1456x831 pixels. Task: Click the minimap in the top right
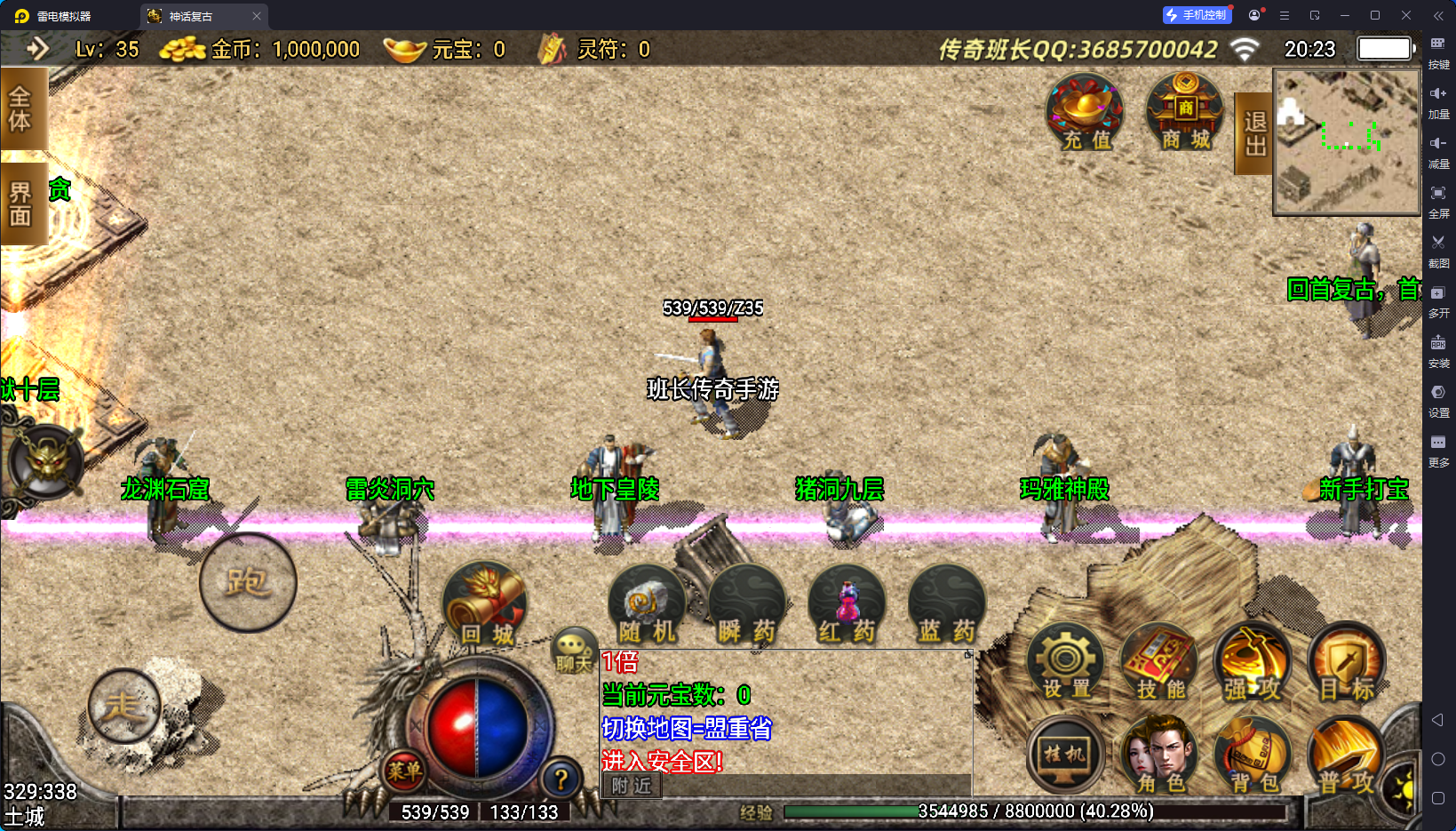pyautogui.click(x=1346, y=144)
